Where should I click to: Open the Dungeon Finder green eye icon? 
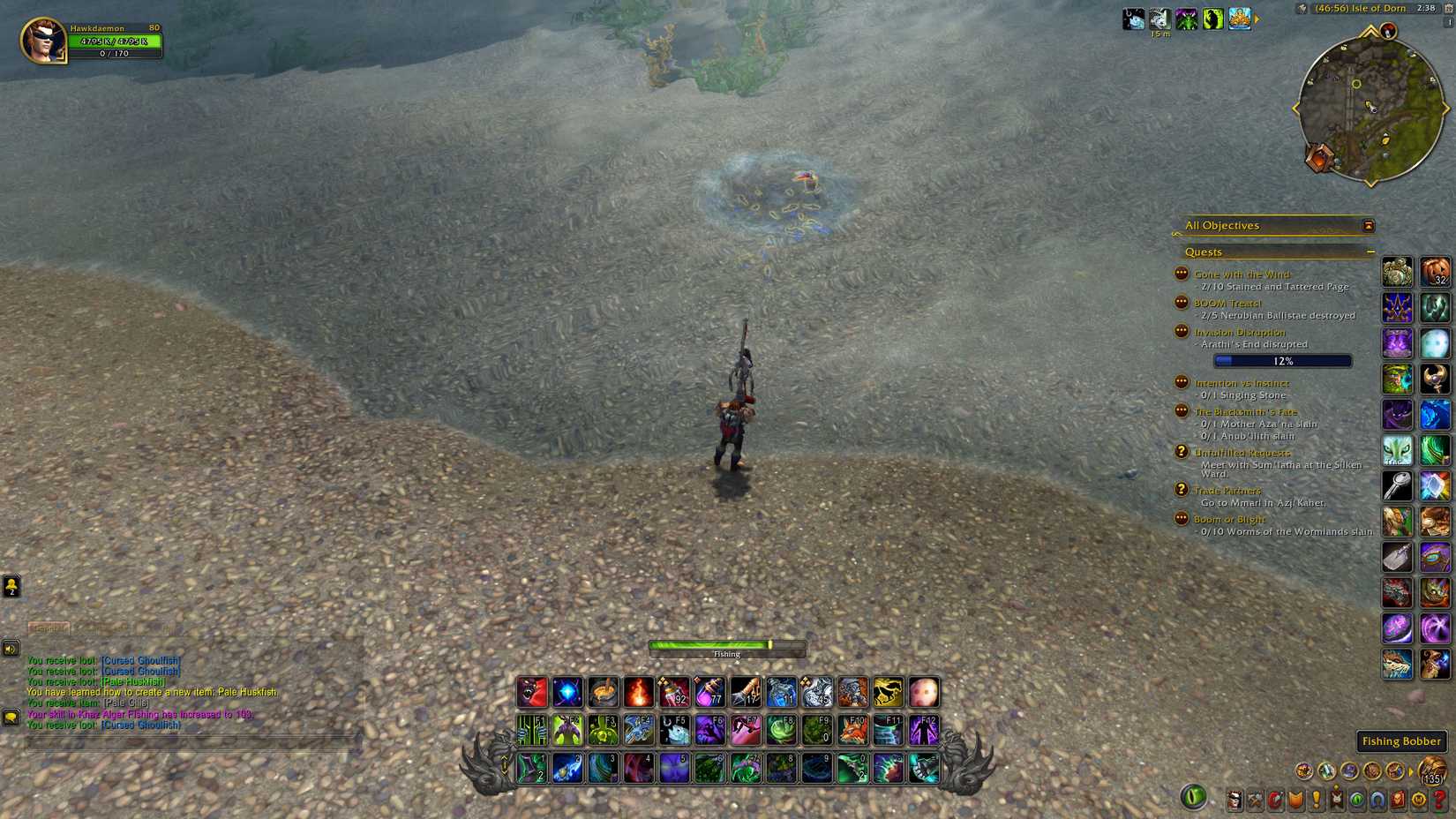coord(1355,800)
